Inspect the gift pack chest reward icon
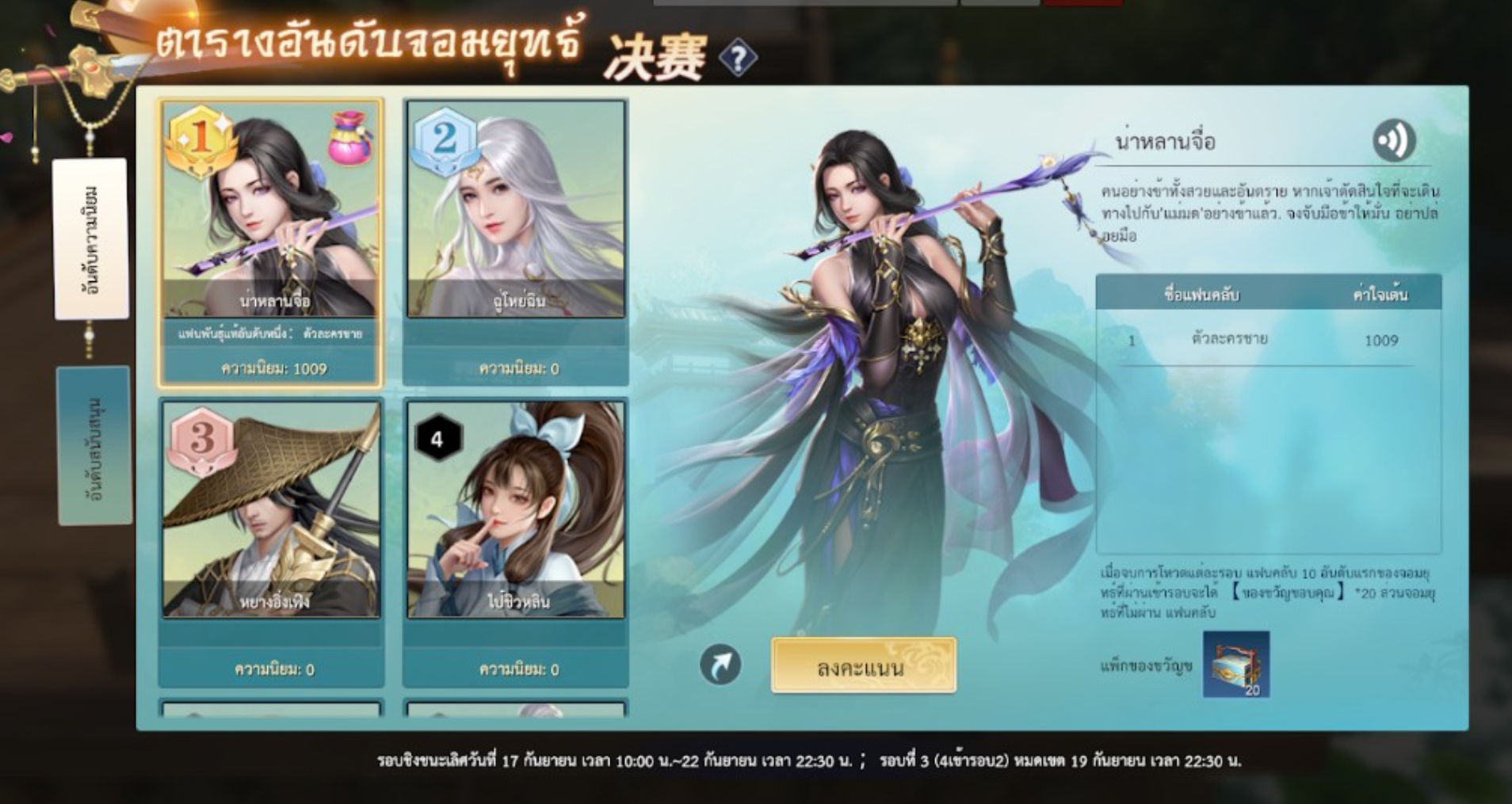This screenshot has width=1512, height=804. coord(1235,665)
